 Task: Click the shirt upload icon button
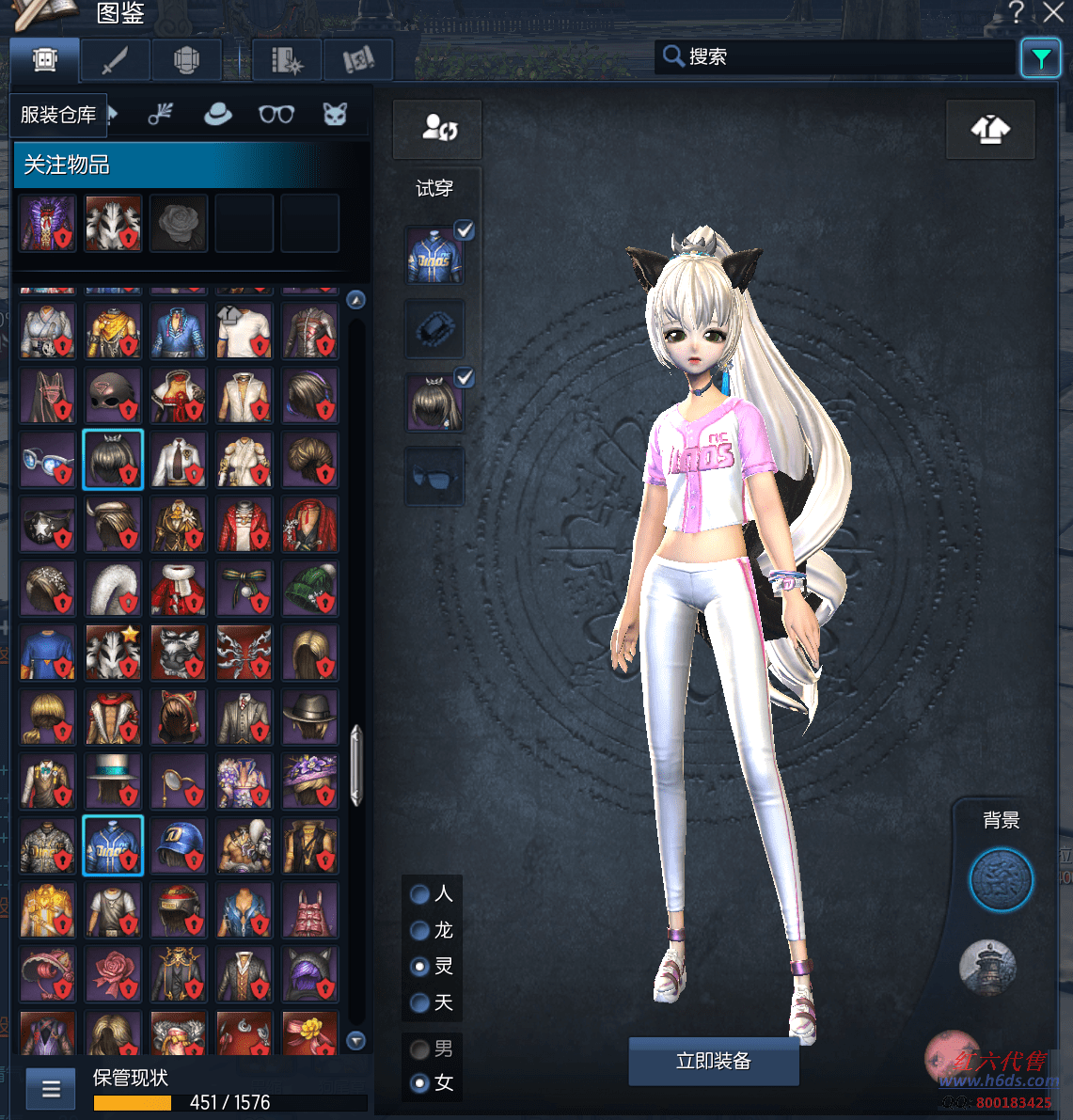click(990, 130)
